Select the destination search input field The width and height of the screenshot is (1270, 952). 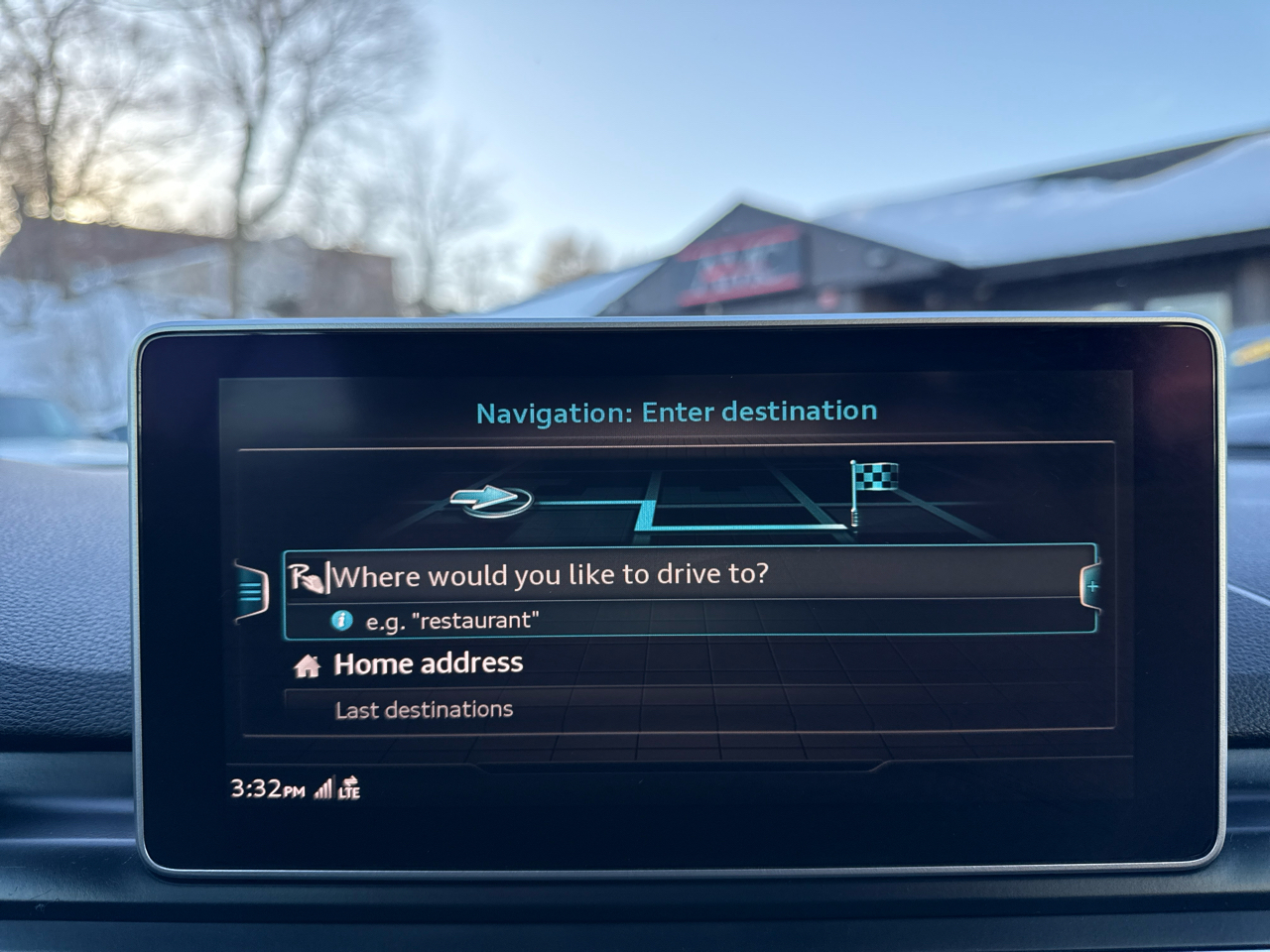685,576
